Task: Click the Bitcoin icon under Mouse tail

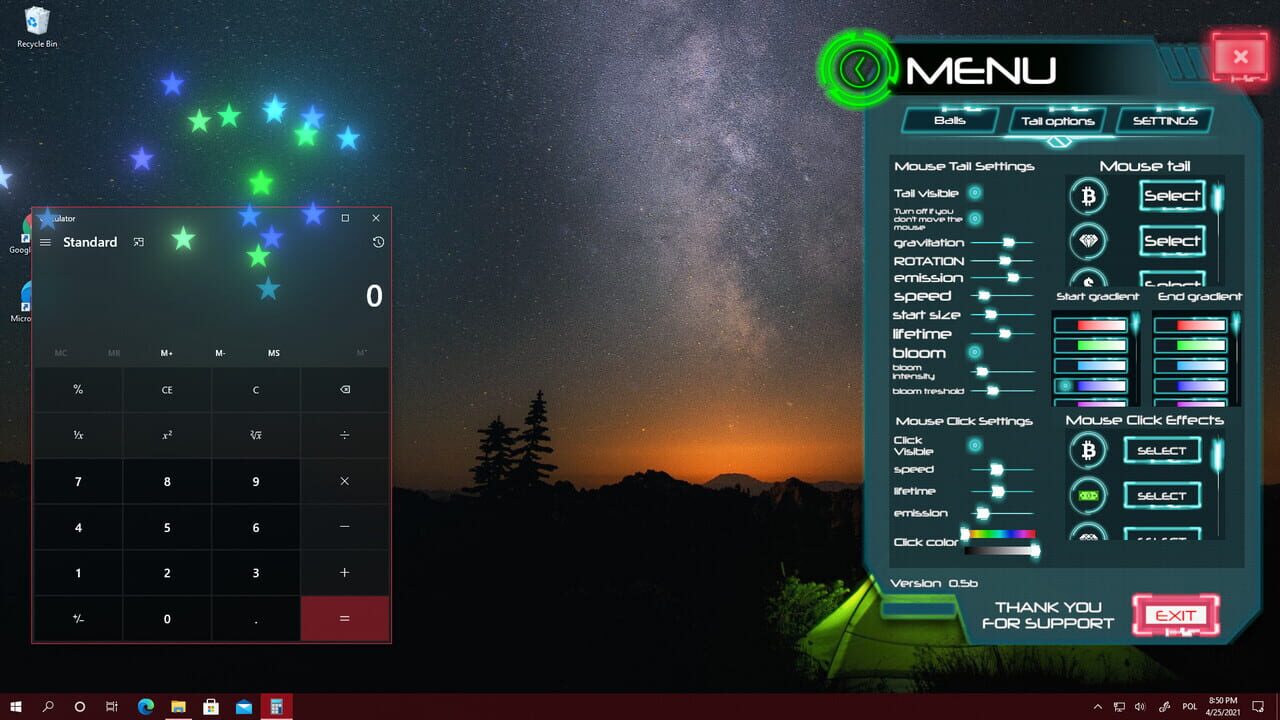Action: 1088,196
